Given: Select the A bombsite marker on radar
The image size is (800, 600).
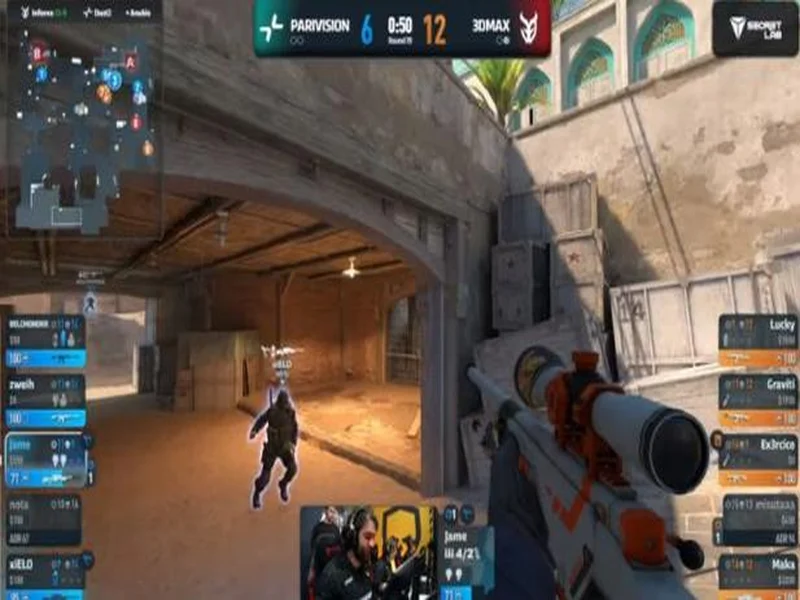Looking at the screenshot, I should [x=130, y=61].
